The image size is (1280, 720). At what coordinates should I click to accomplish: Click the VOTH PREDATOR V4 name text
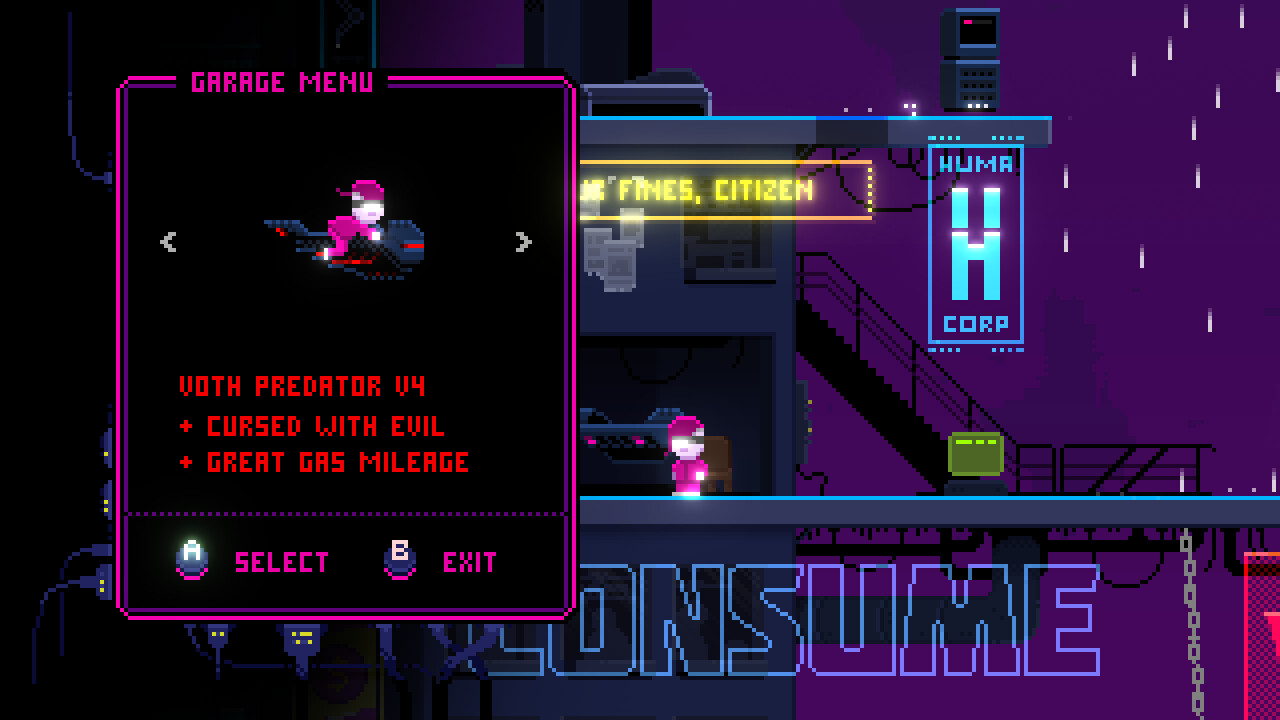(302, 386)
